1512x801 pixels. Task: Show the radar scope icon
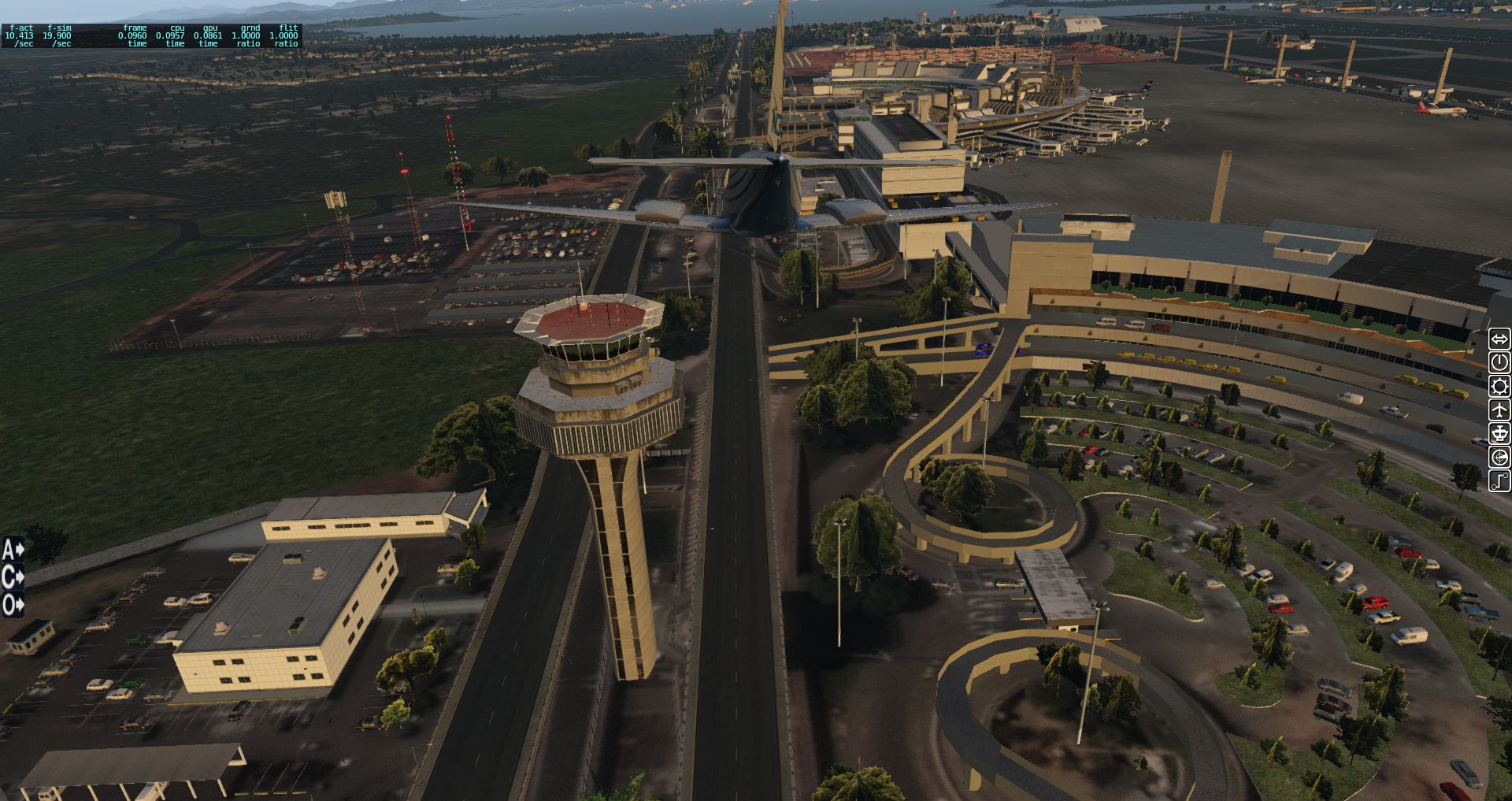1499,457
